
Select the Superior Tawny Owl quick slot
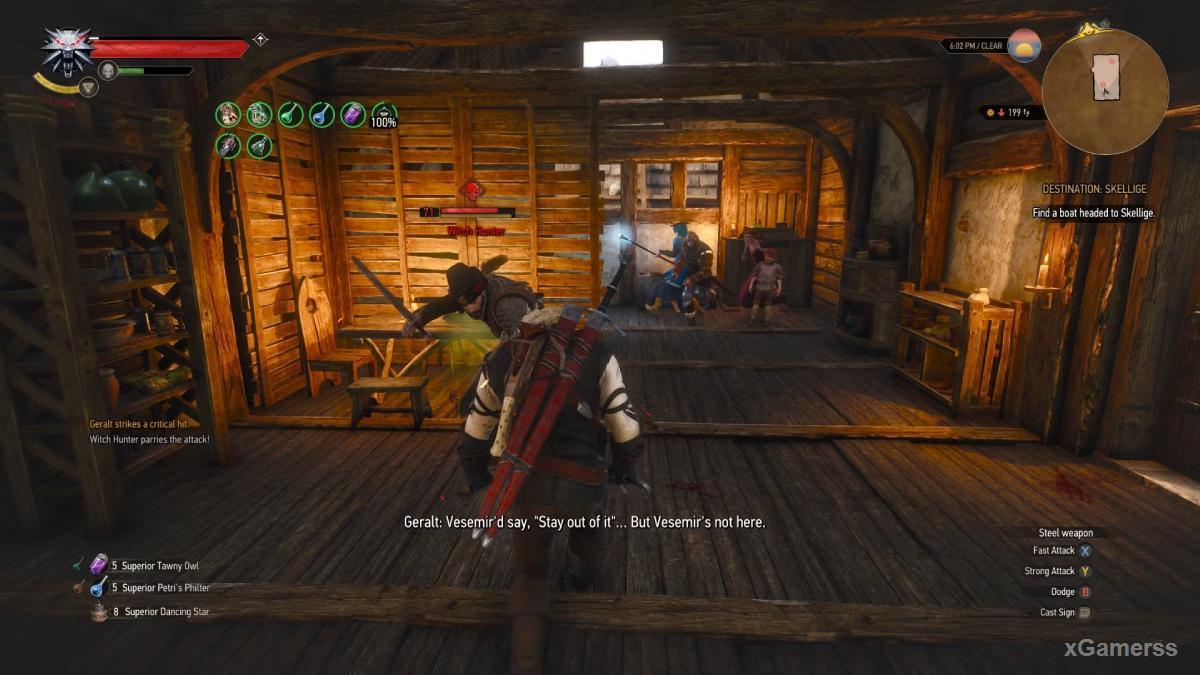(x=99, y=566)
